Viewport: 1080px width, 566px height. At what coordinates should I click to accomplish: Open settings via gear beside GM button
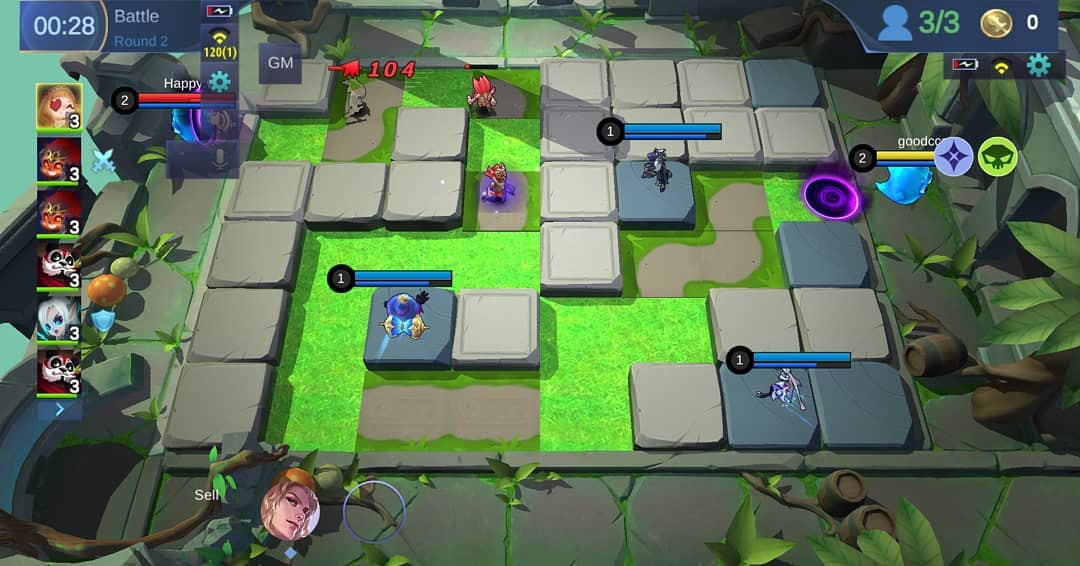(219, 81)
